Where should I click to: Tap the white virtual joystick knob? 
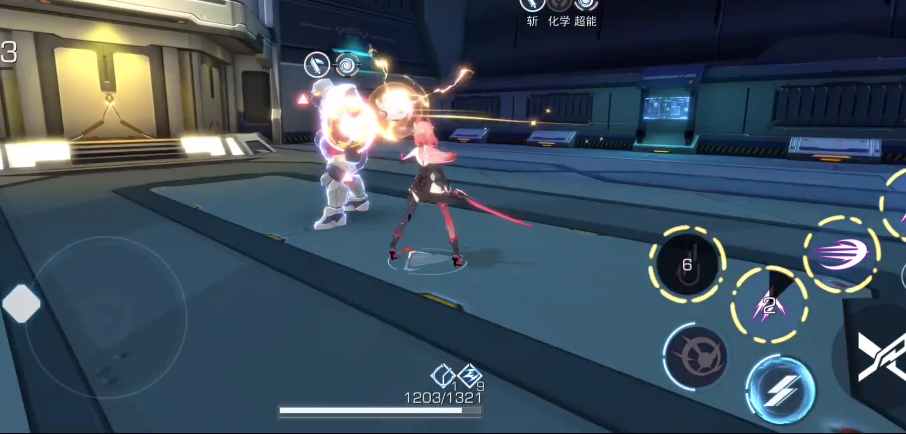pos(21,303)
